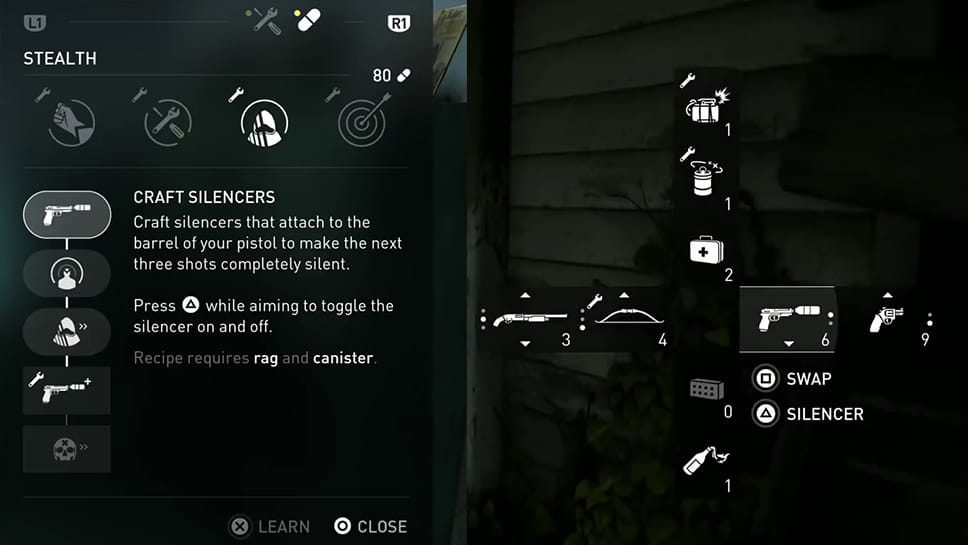
Task: Pick the improved silencer pistol upgrade node
Action: pyautogui.click(x=67, y=390)
